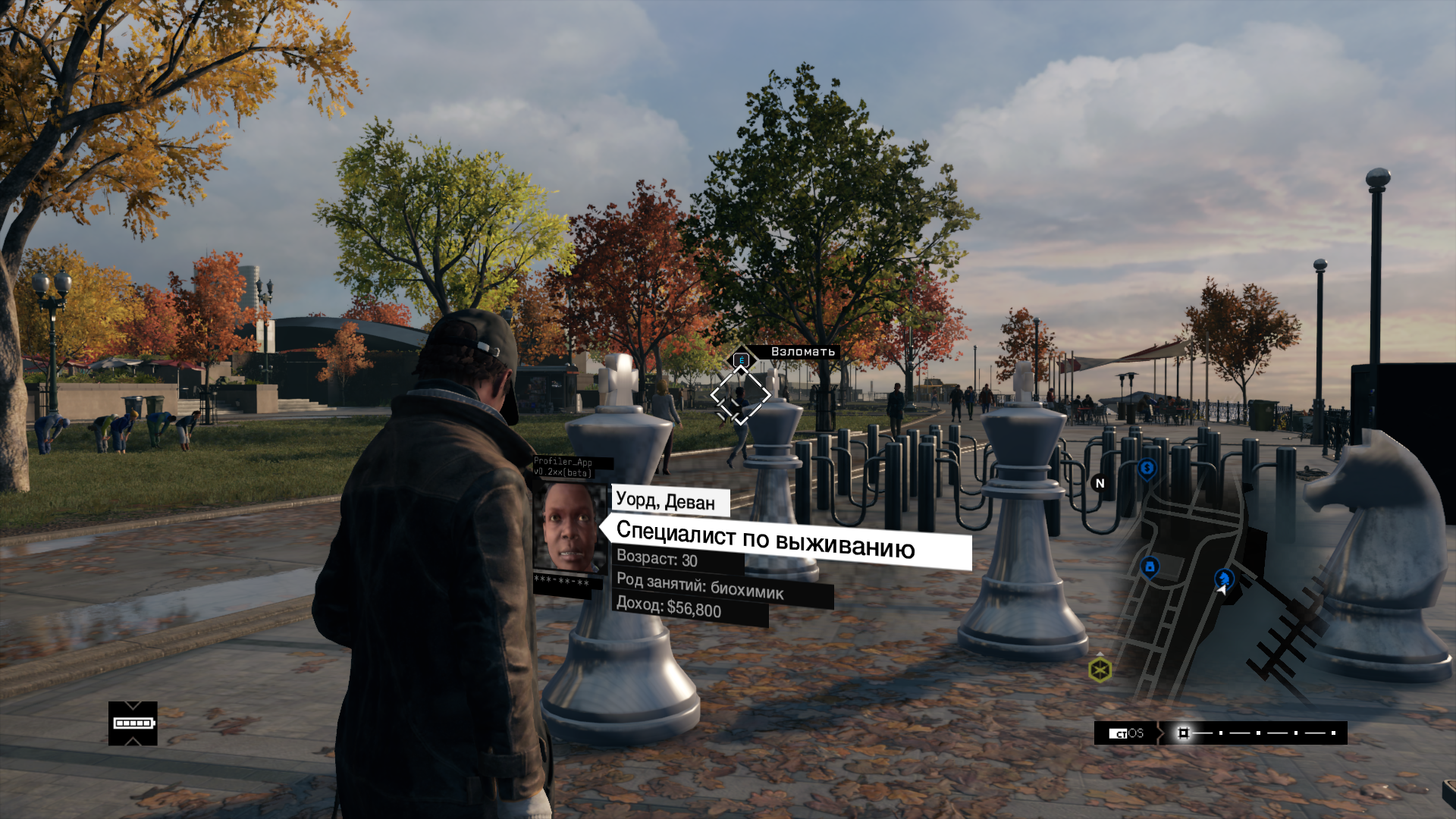Viewport: 1456px width, 819px height.
Task: Click the name tag Уорд, Деван
Action: pyautogui.click(x=666, y=501)
